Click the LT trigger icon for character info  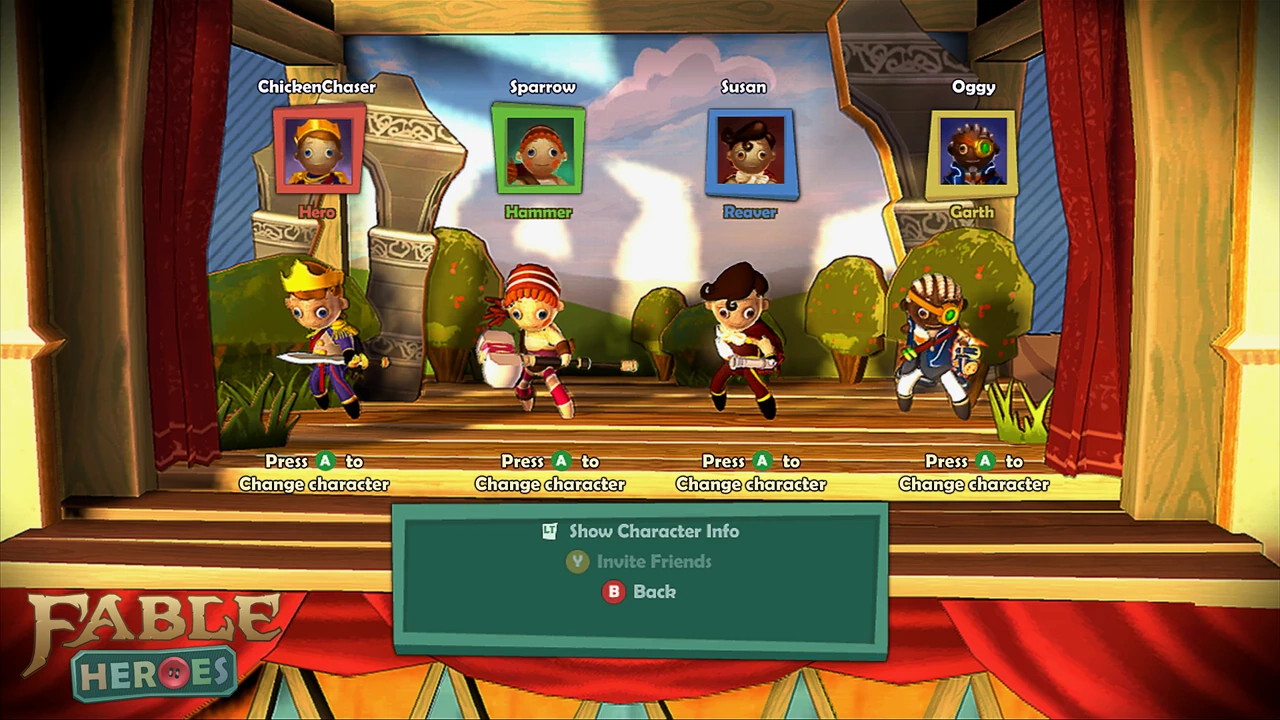pos(548,531)
